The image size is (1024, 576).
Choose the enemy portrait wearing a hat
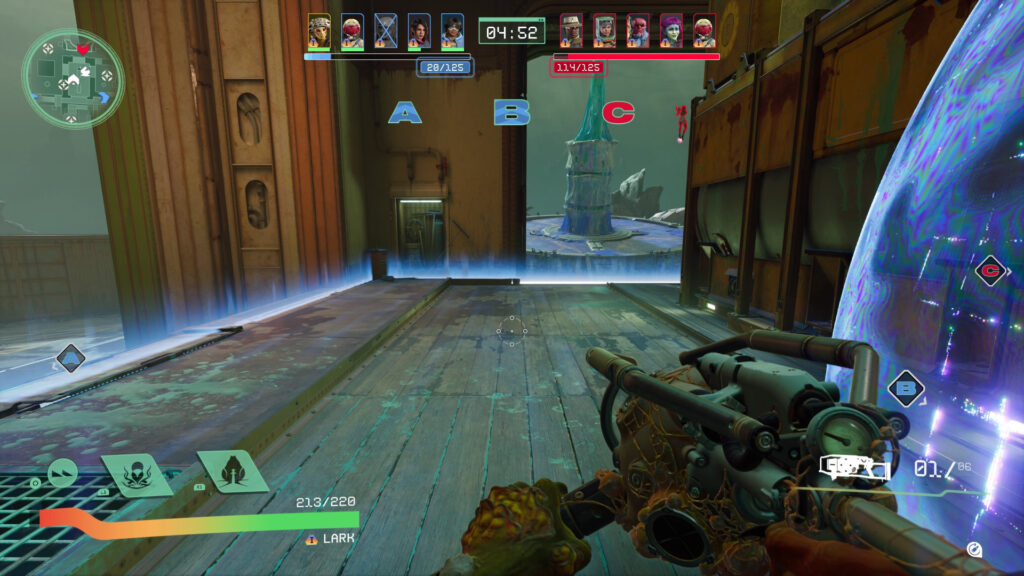click(572, 30)
